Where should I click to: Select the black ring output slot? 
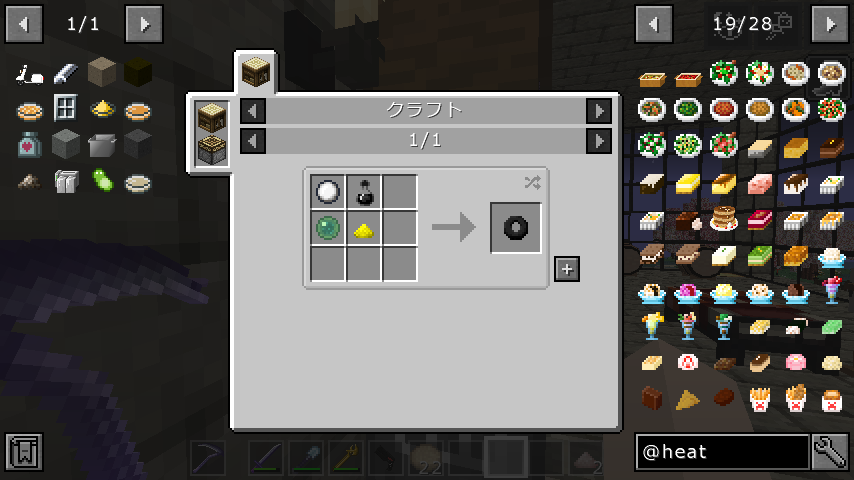tap(516, 228)
